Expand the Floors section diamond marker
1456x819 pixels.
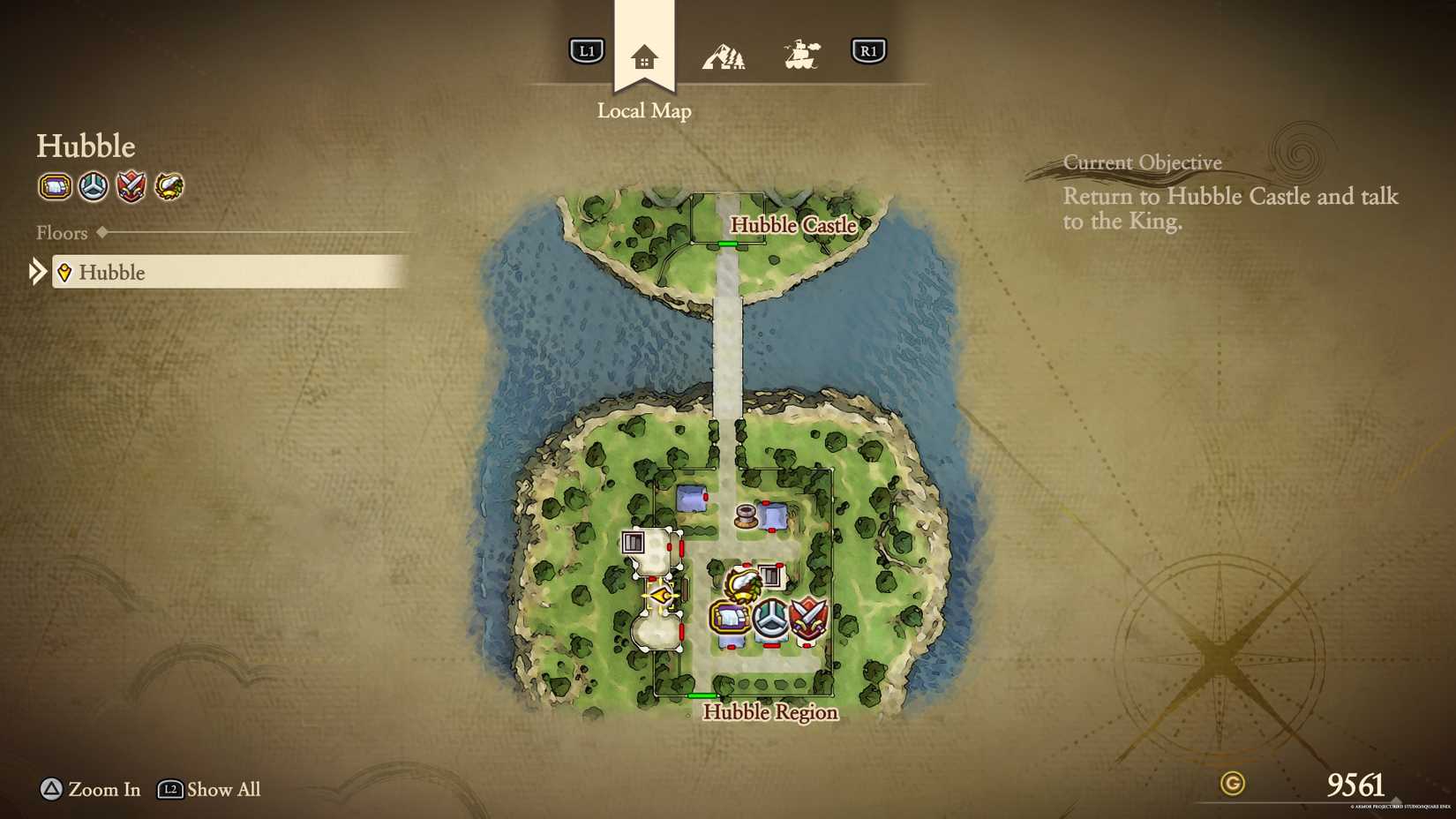click(100, 233)
